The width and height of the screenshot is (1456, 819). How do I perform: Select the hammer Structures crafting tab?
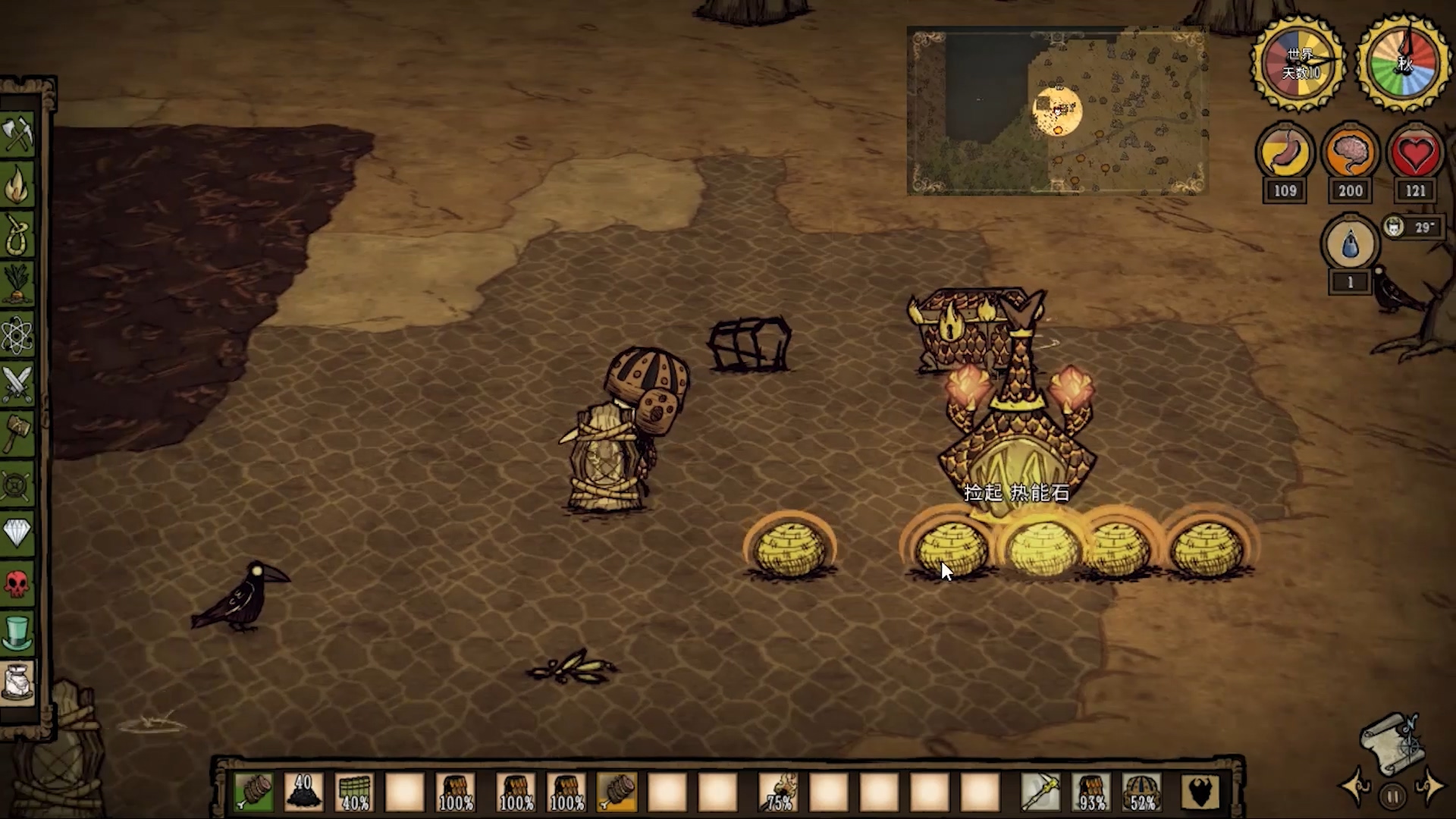[x=17, y=433]
